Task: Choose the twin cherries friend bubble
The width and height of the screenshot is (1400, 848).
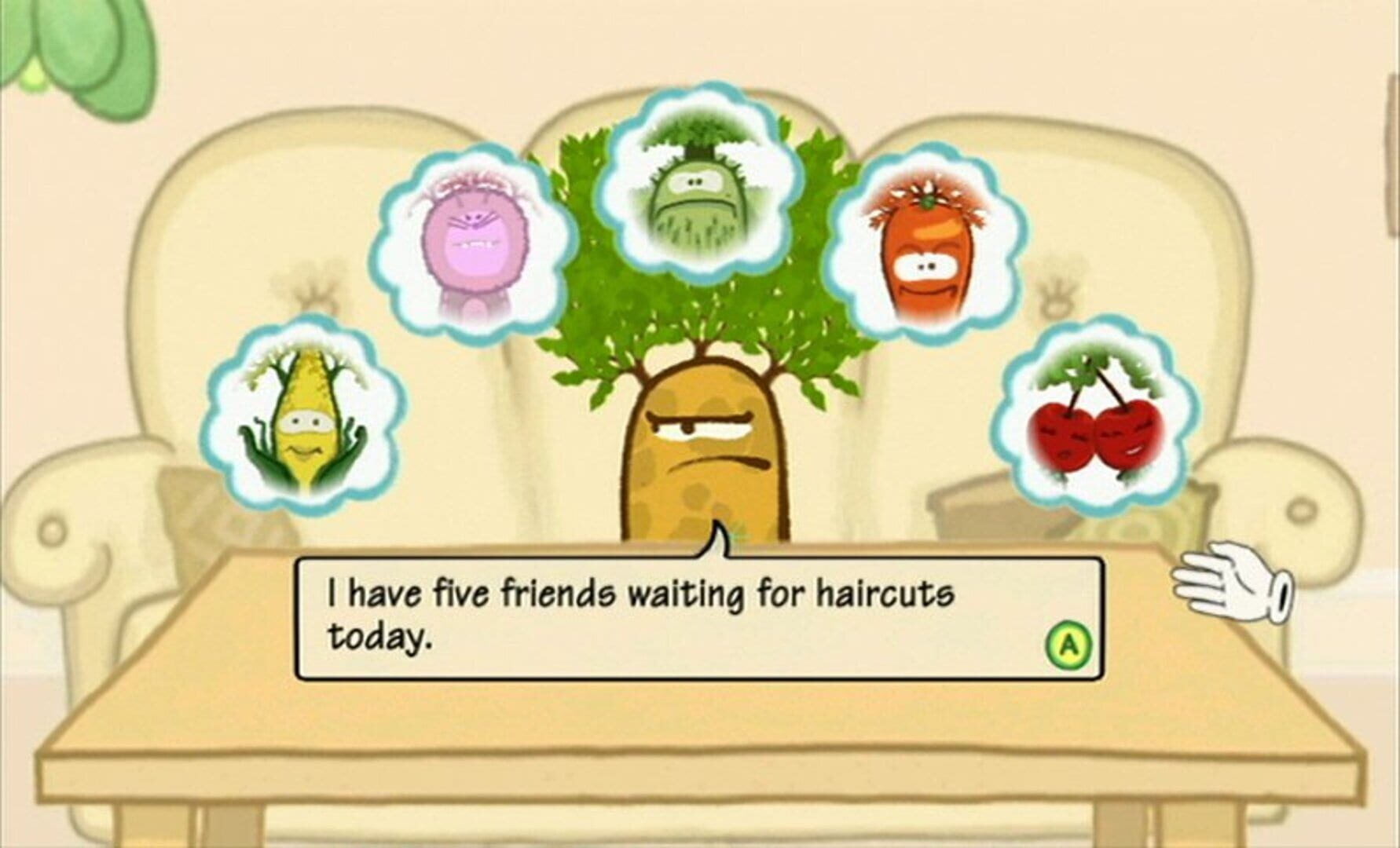Action: (1095, 417)
